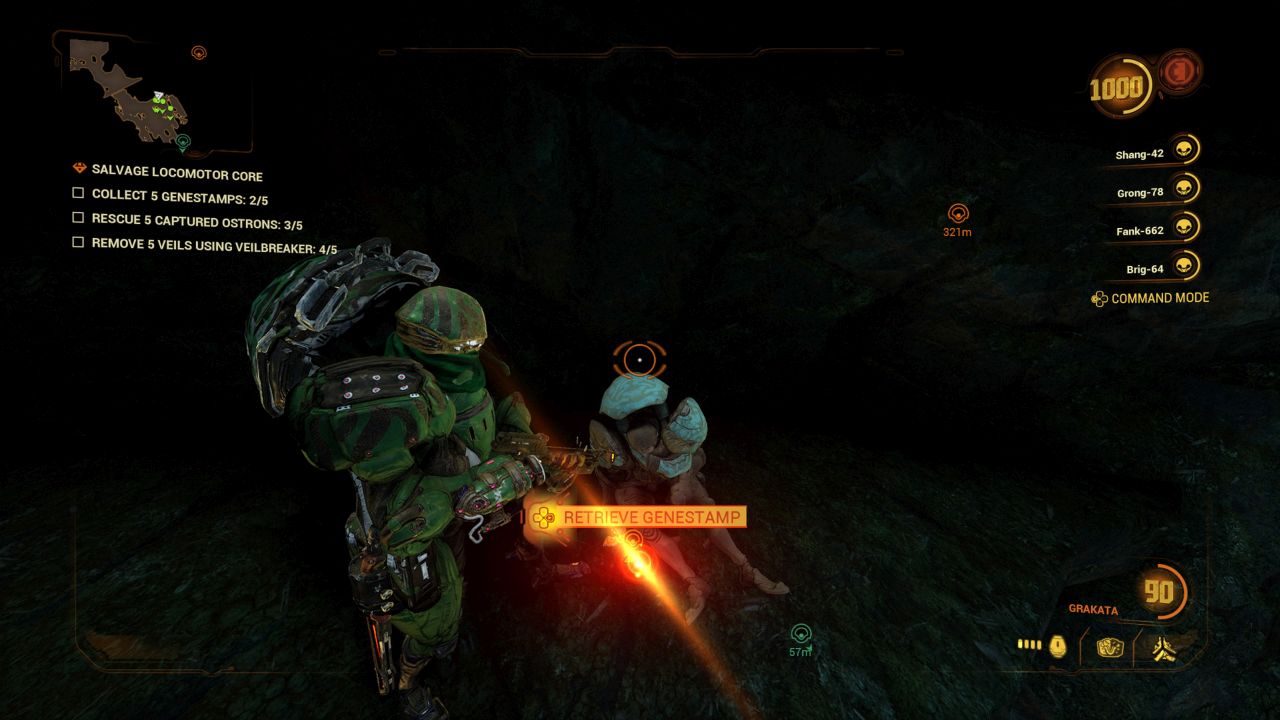Click the Genestamp flower icon in the prompt
The width and height of the screenshot is (1280, 720).
(x=542, y=517)
